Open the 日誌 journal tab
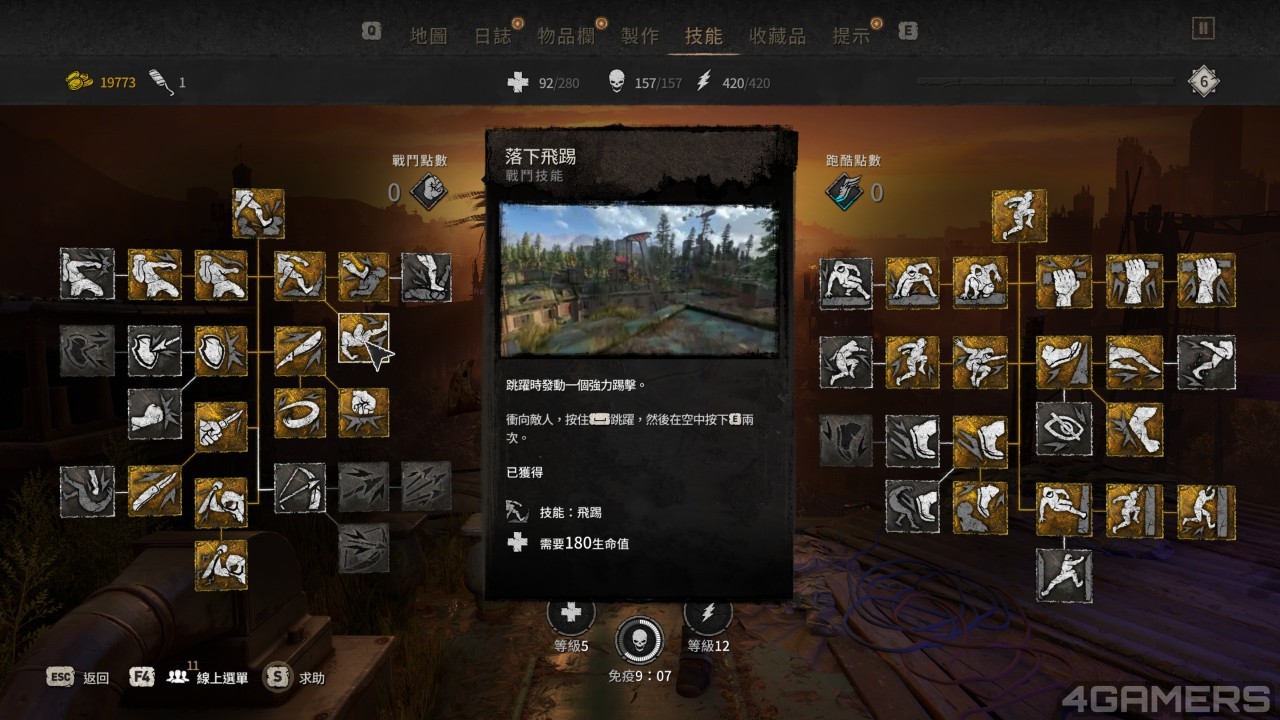Viewport: 1280px width, 720px height. pos(492,36)
